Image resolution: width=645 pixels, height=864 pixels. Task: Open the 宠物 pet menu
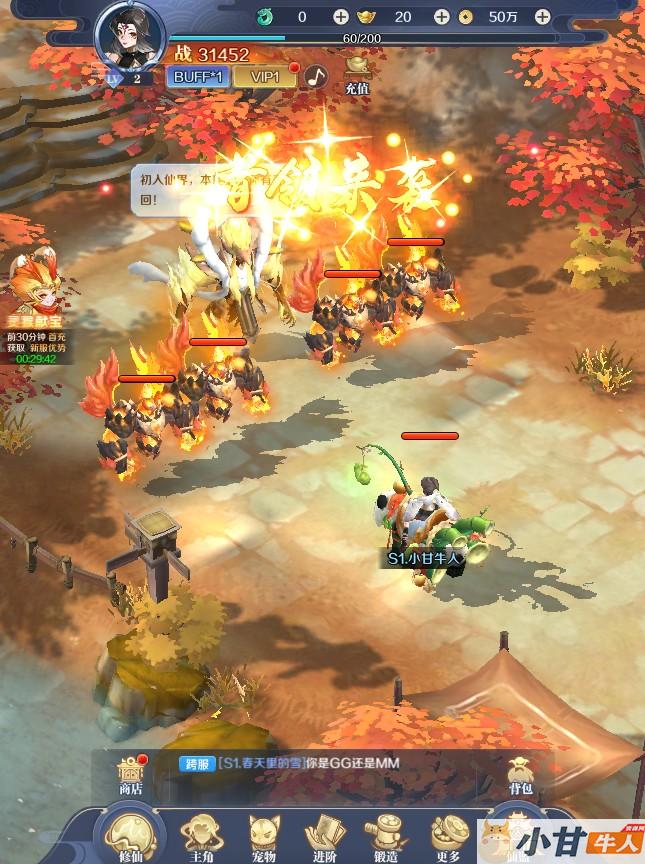pyautogui.click(x=264, y=836)
